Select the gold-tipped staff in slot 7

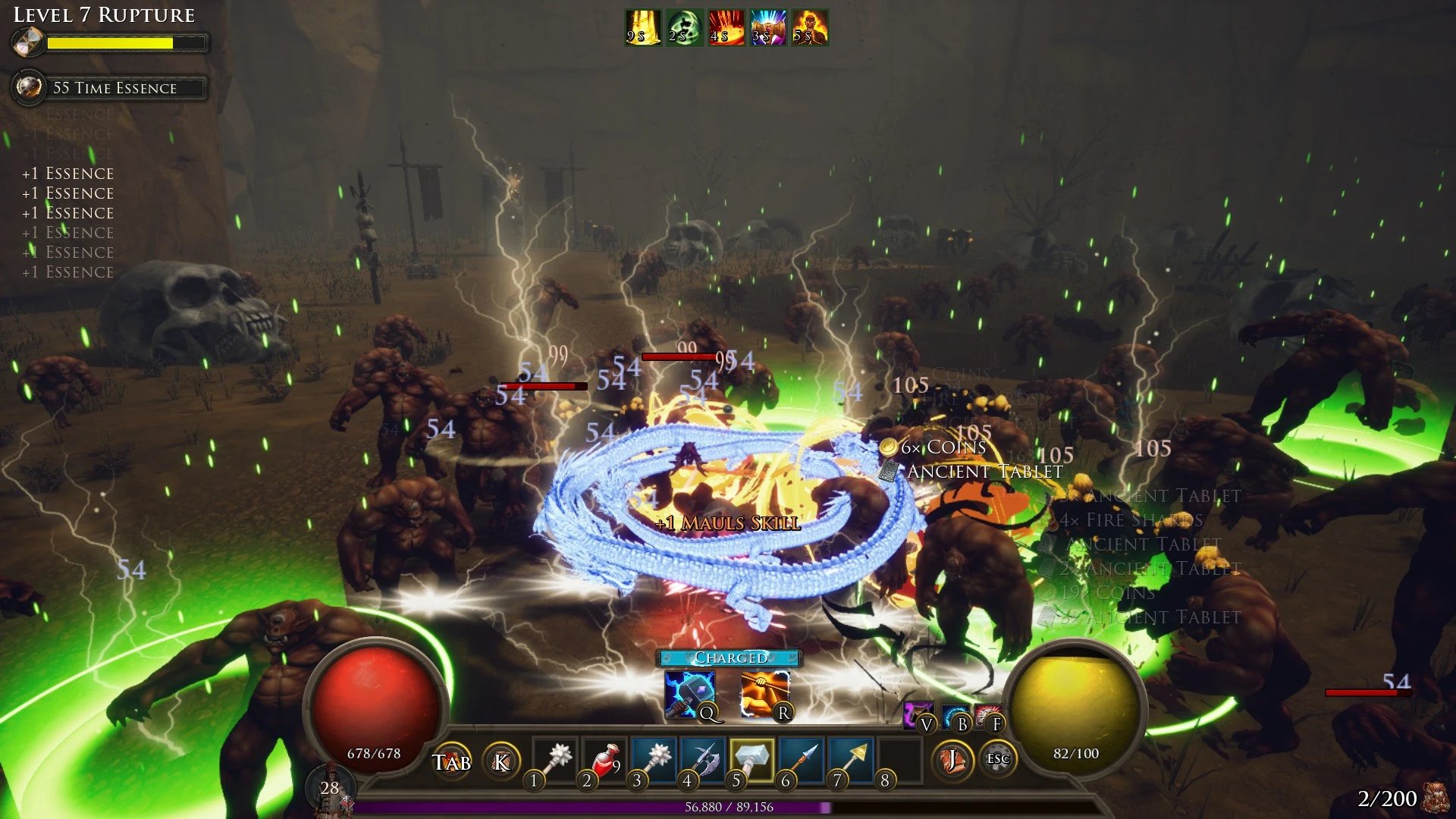(x=852, y=758)
